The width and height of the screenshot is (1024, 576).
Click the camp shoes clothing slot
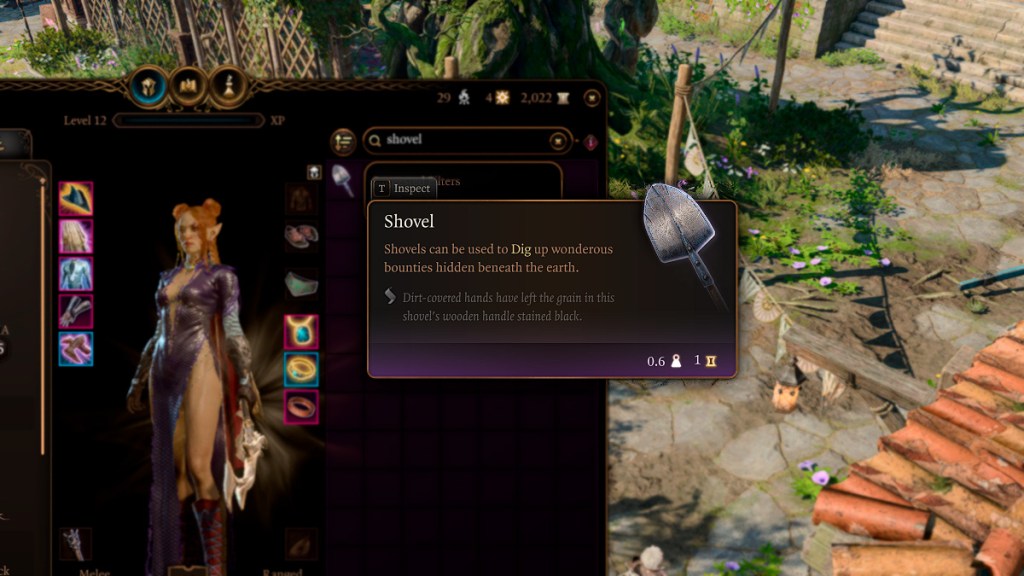[301, 236]
